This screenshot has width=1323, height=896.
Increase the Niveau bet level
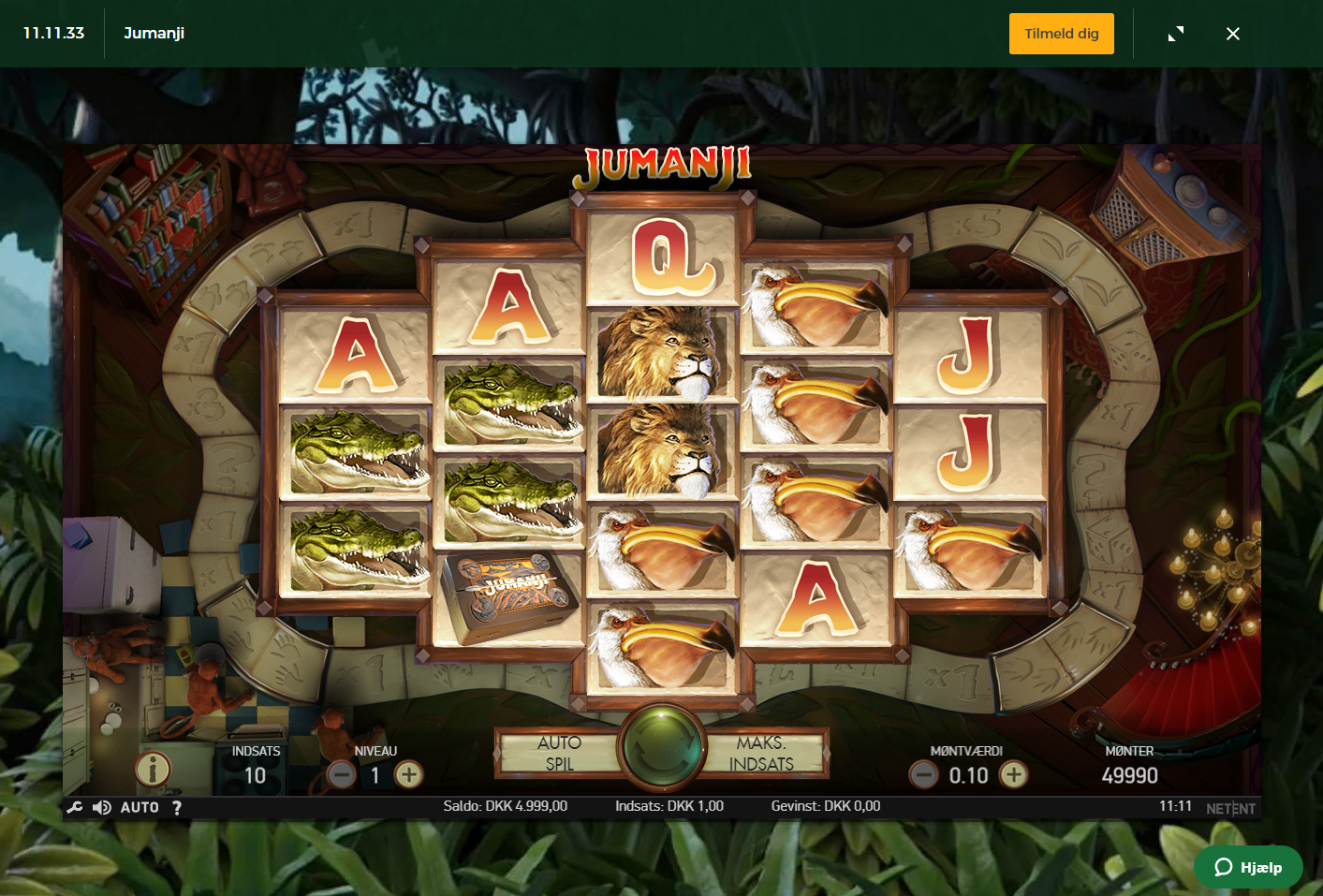point(408,775)
